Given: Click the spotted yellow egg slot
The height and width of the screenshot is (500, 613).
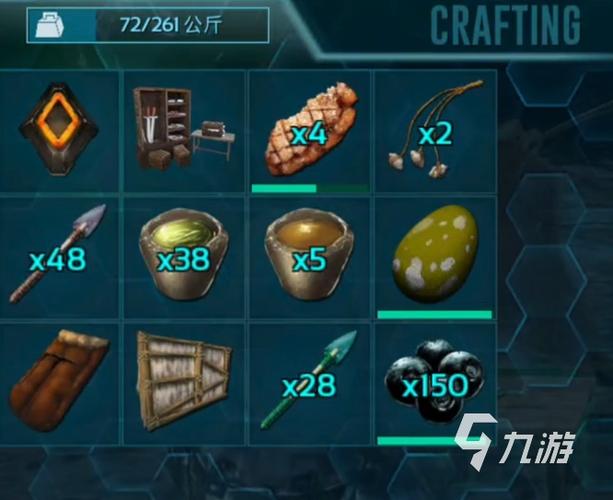Looking at the screenshot, I should tap(434, 255).
